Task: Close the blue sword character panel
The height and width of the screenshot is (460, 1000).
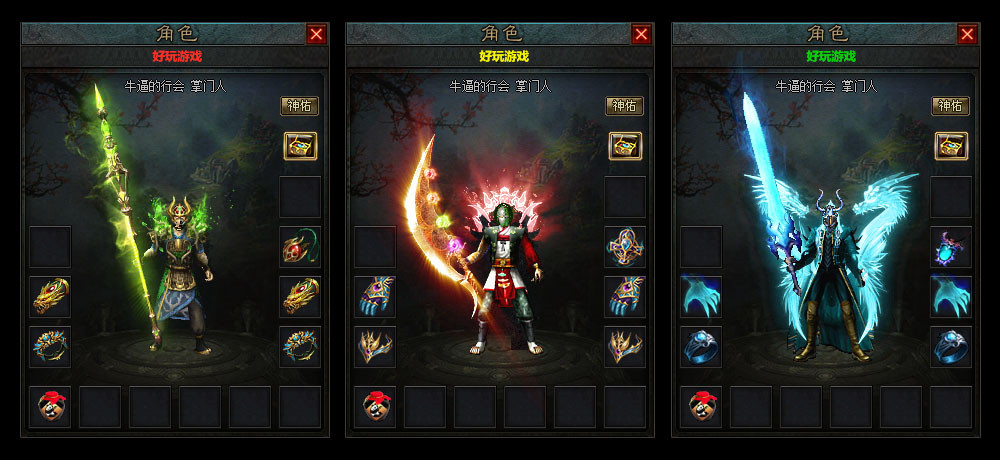Action: [967, 34]
